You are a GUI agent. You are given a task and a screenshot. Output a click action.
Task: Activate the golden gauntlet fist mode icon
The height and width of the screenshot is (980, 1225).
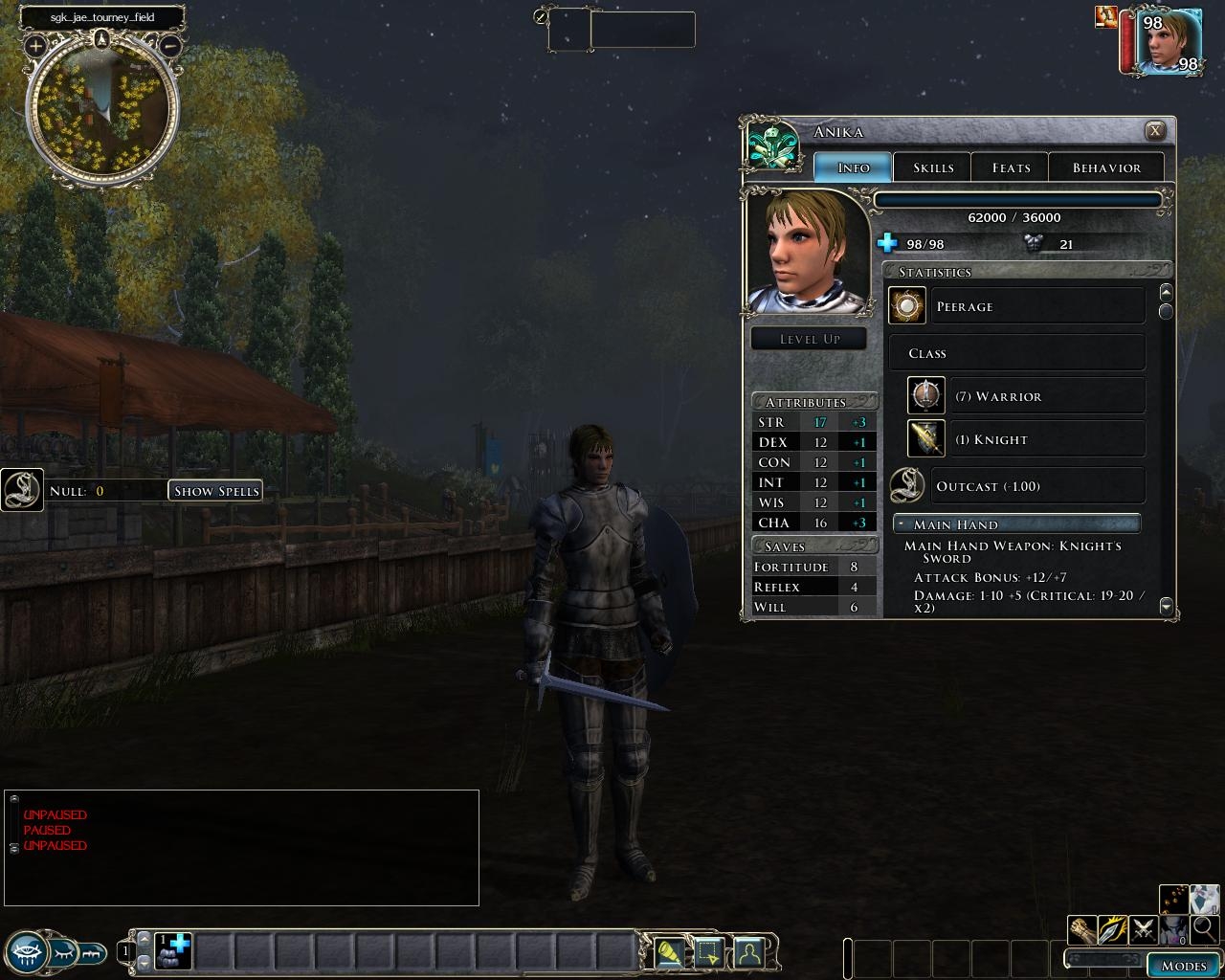(1082, 929)
